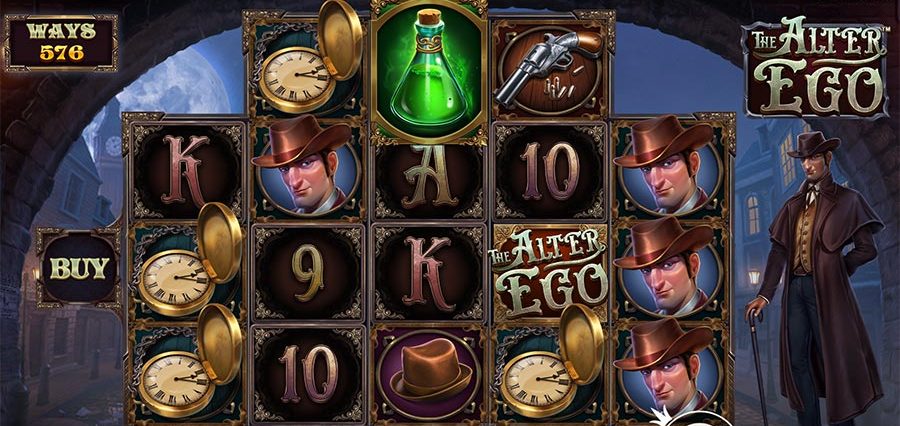Viewport: 900px width, 426px height.
Task: Open the BUY bonus feature
Action: (x=79, y=268)
